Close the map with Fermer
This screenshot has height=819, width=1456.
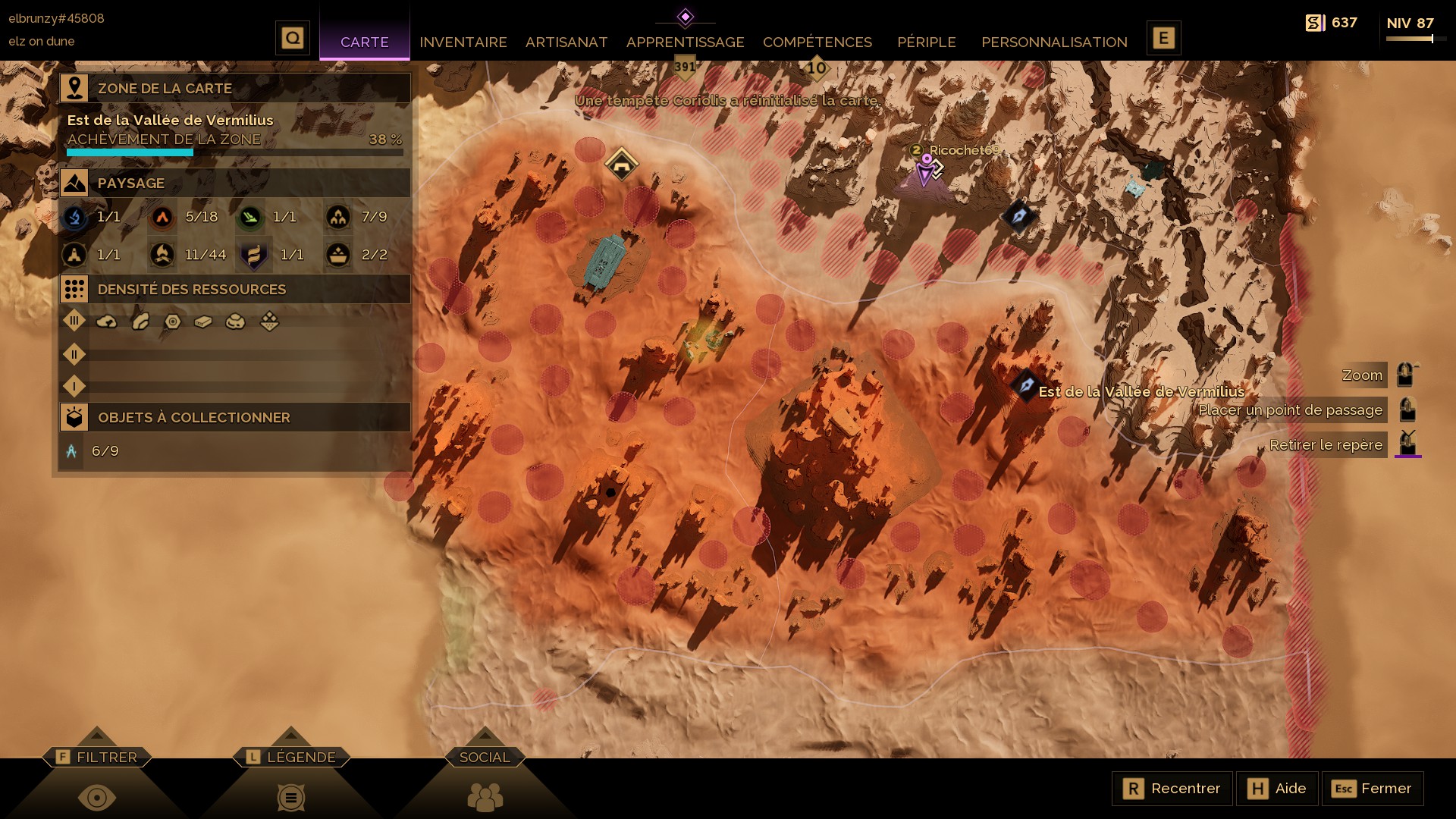(1373, 789)
